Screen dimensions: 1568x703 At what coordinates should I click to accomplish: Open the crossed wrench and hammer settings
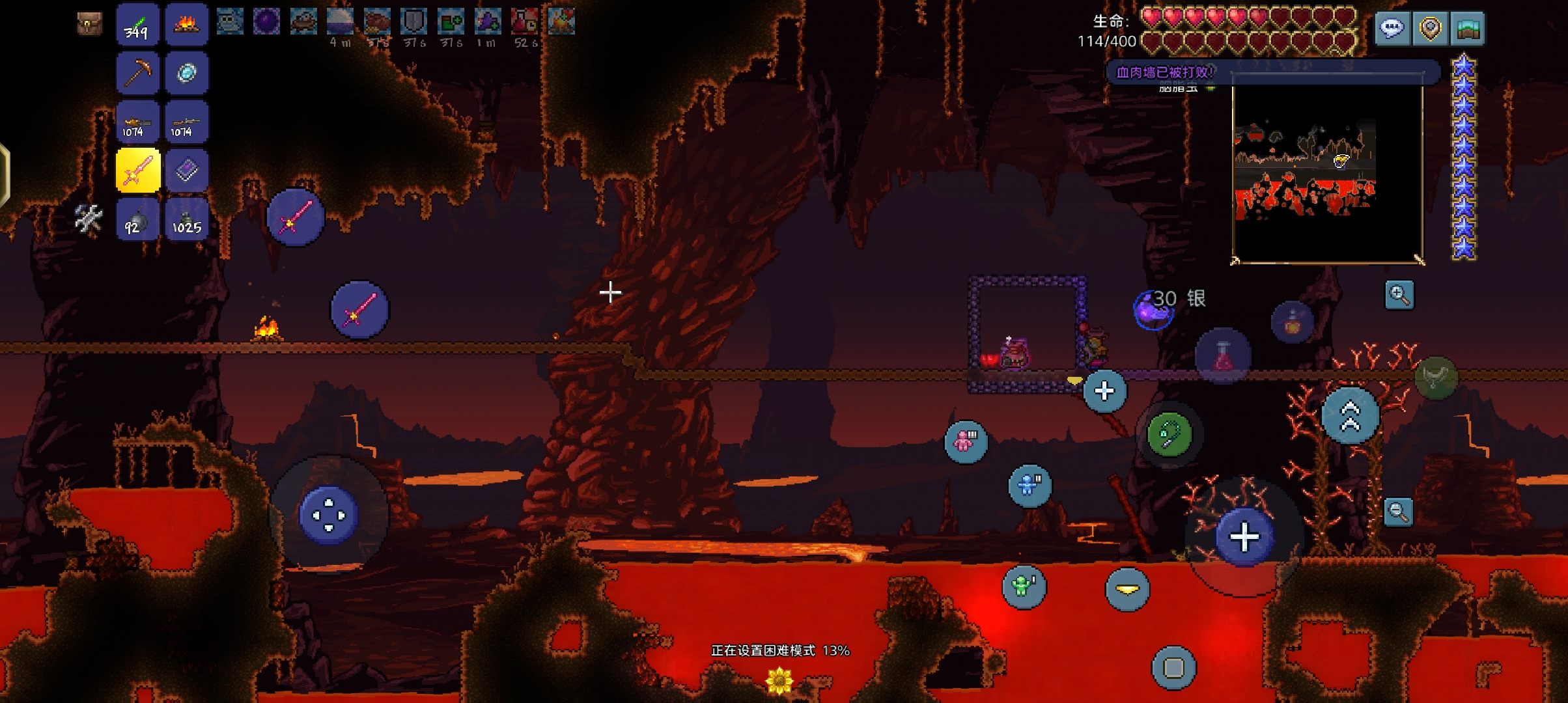(x=89, y=219)
